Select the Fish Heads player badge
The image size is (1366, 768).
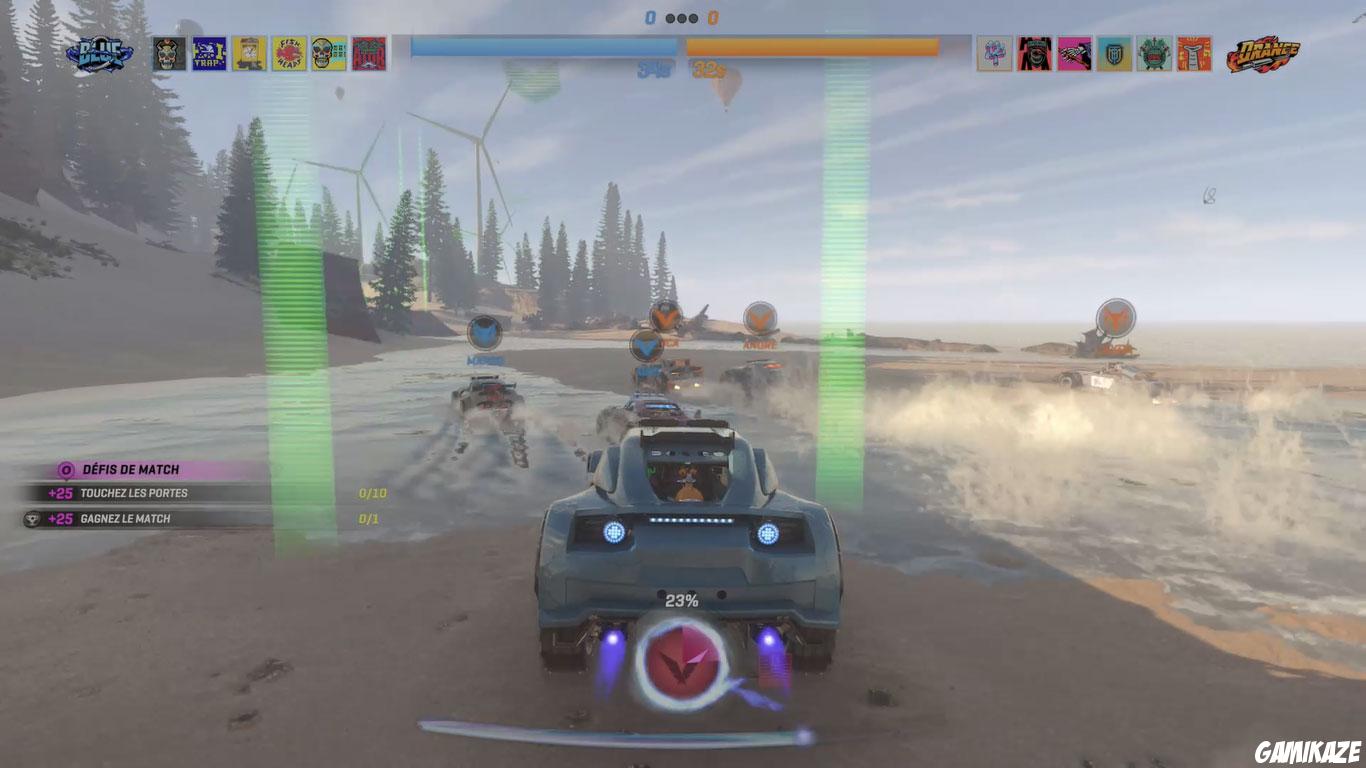pos(290,48)
